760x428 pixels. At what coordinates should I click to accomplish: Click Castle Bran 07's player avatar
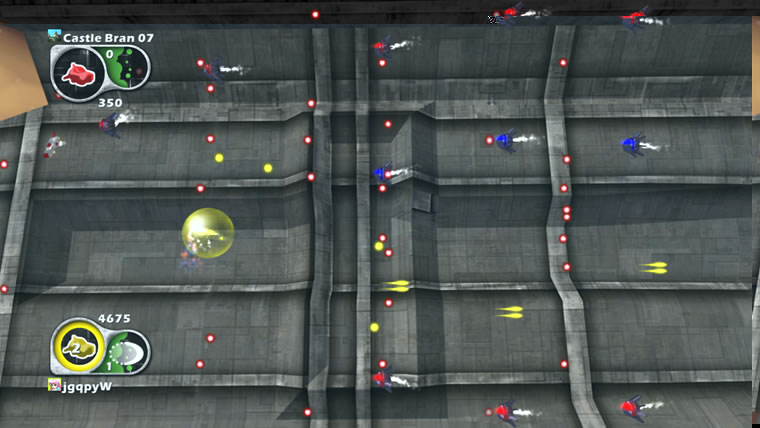point(54,37)
